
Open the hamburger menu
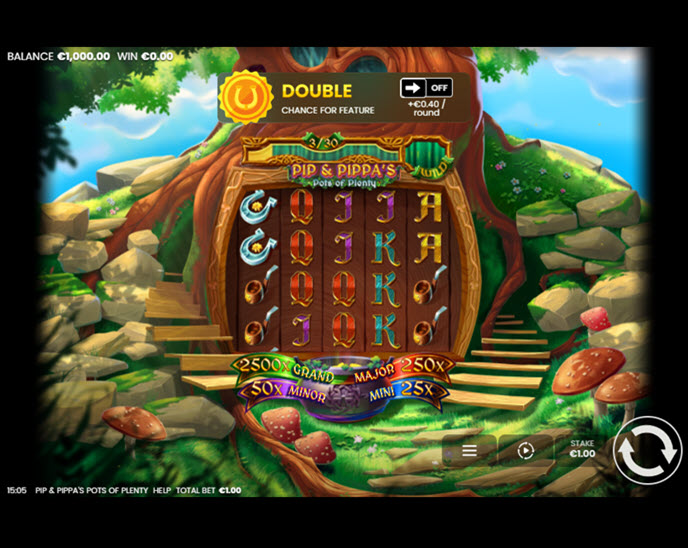pyautogui.click(x=469, y=451)
